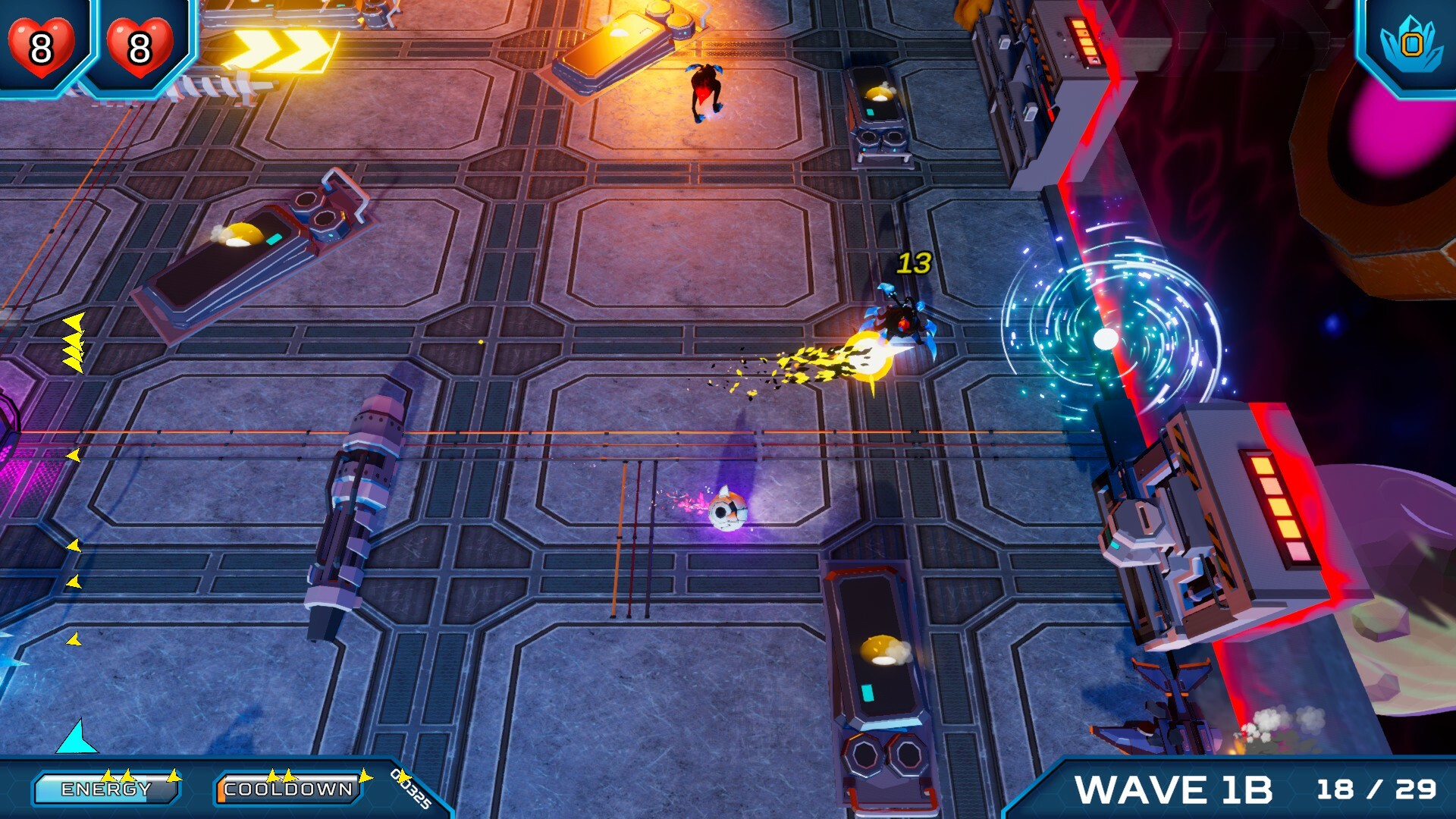Image resolution: width=1456 pixels, height=819 pixels.
Task: Click the yellow arrow above the ENERGY bar
Action: pos(110,773)
